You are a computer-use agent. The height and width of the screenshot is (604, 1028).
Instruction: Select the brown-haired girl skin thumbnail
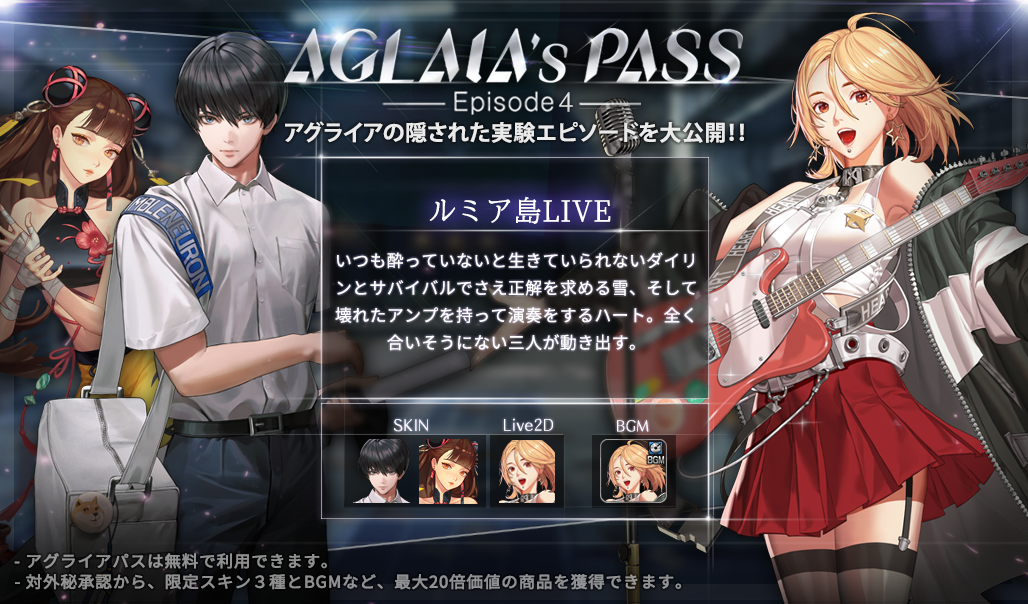pyautogui.click(x=449, y=470)
